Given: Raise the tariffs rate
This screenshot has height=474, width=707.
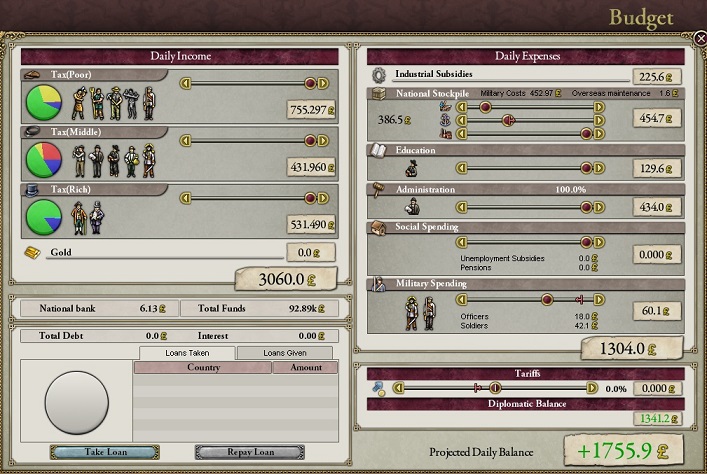Looking at the screenshot, I should click(592, 388).
